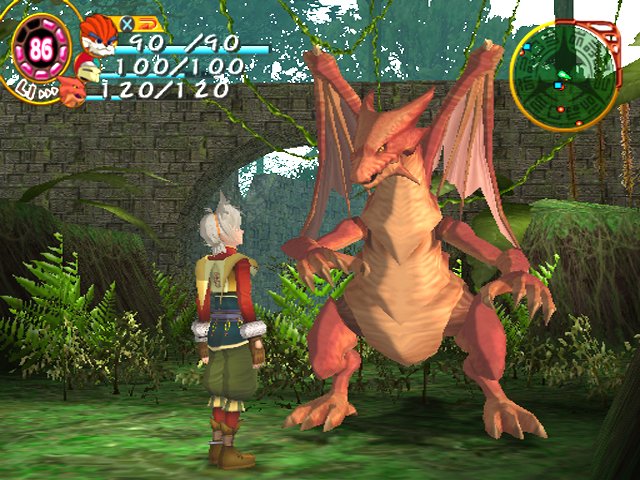The image size is (640, 480).
Task: Select the orange creature party member portrait
Action: click(x=72, y=92)
